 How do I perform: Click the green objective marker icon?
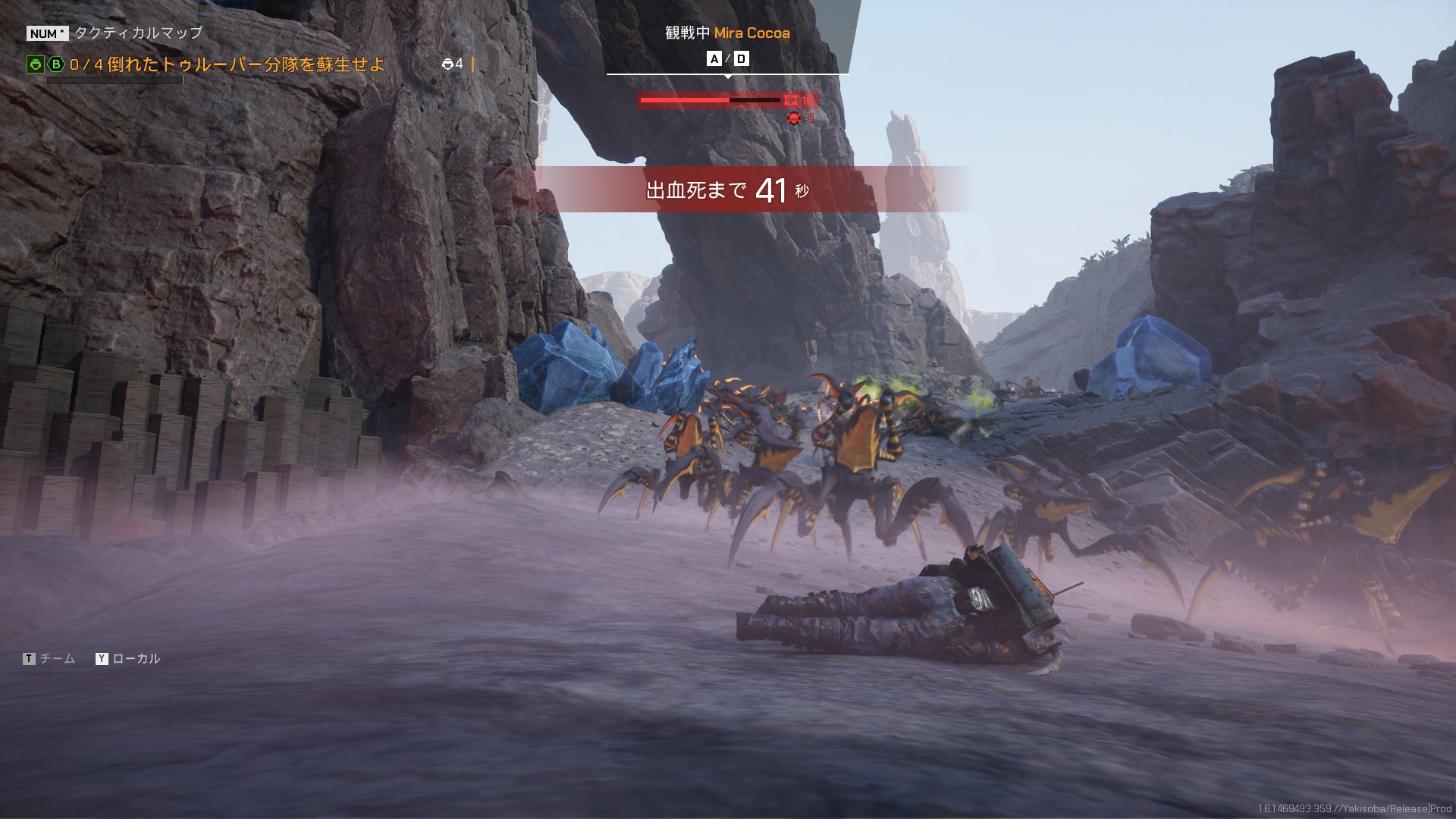(35, 64)
